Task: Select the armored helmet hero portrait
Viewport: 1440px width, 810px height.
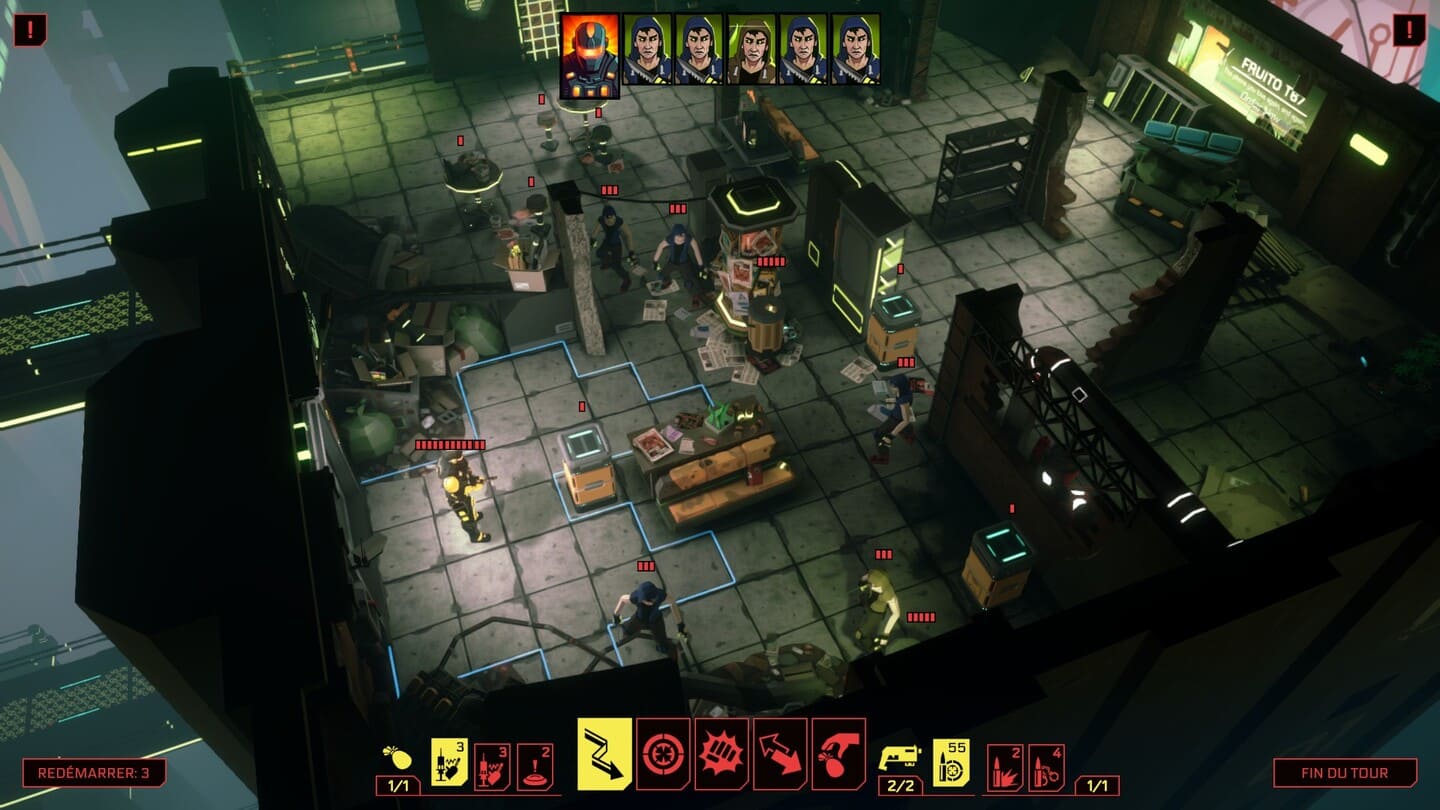Action: 589,55
